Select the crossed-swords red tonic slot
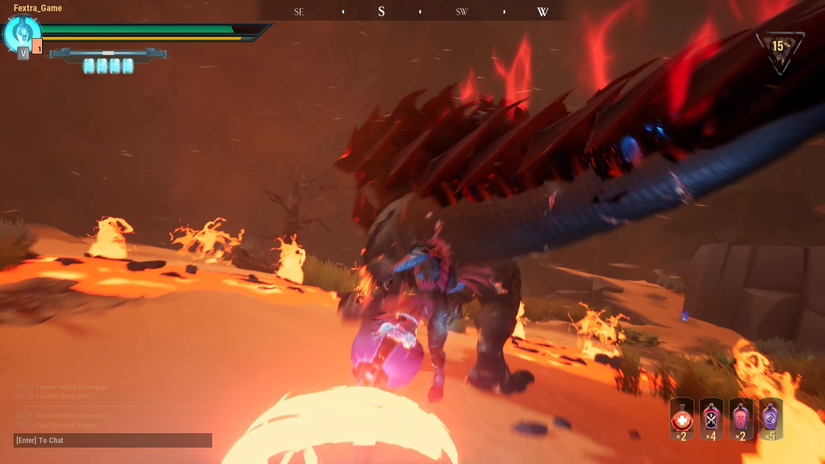The image size is (825, 464). click(712, 418)
